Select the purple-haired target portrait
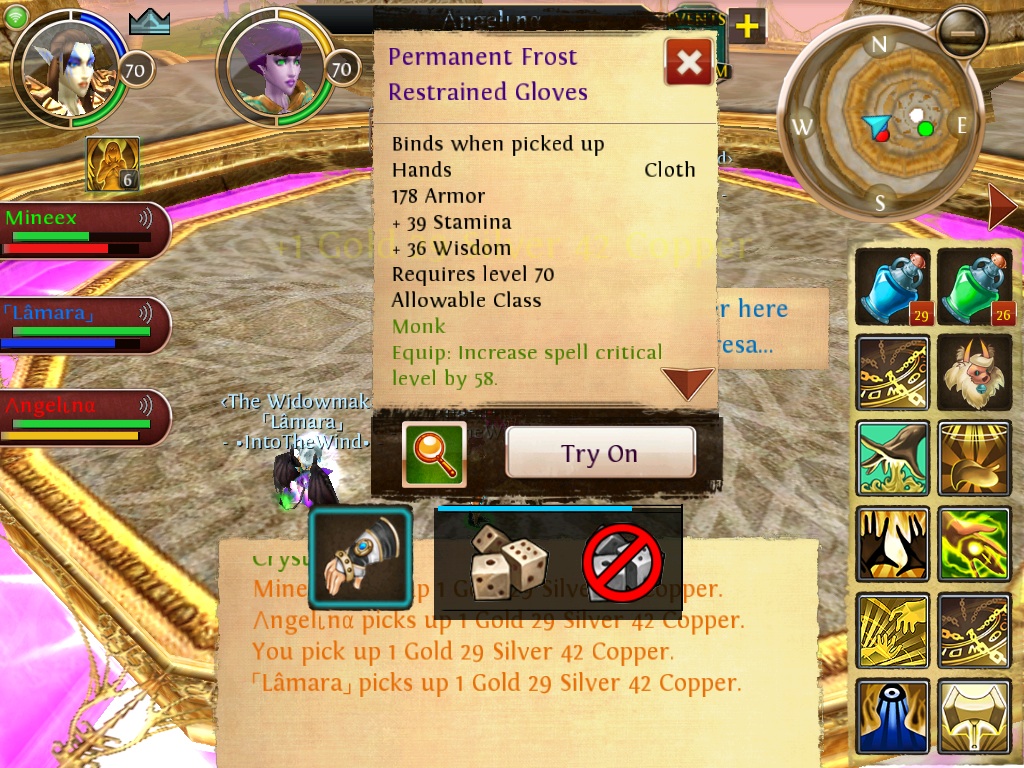 pyautogui.click(x=272, y=67)
